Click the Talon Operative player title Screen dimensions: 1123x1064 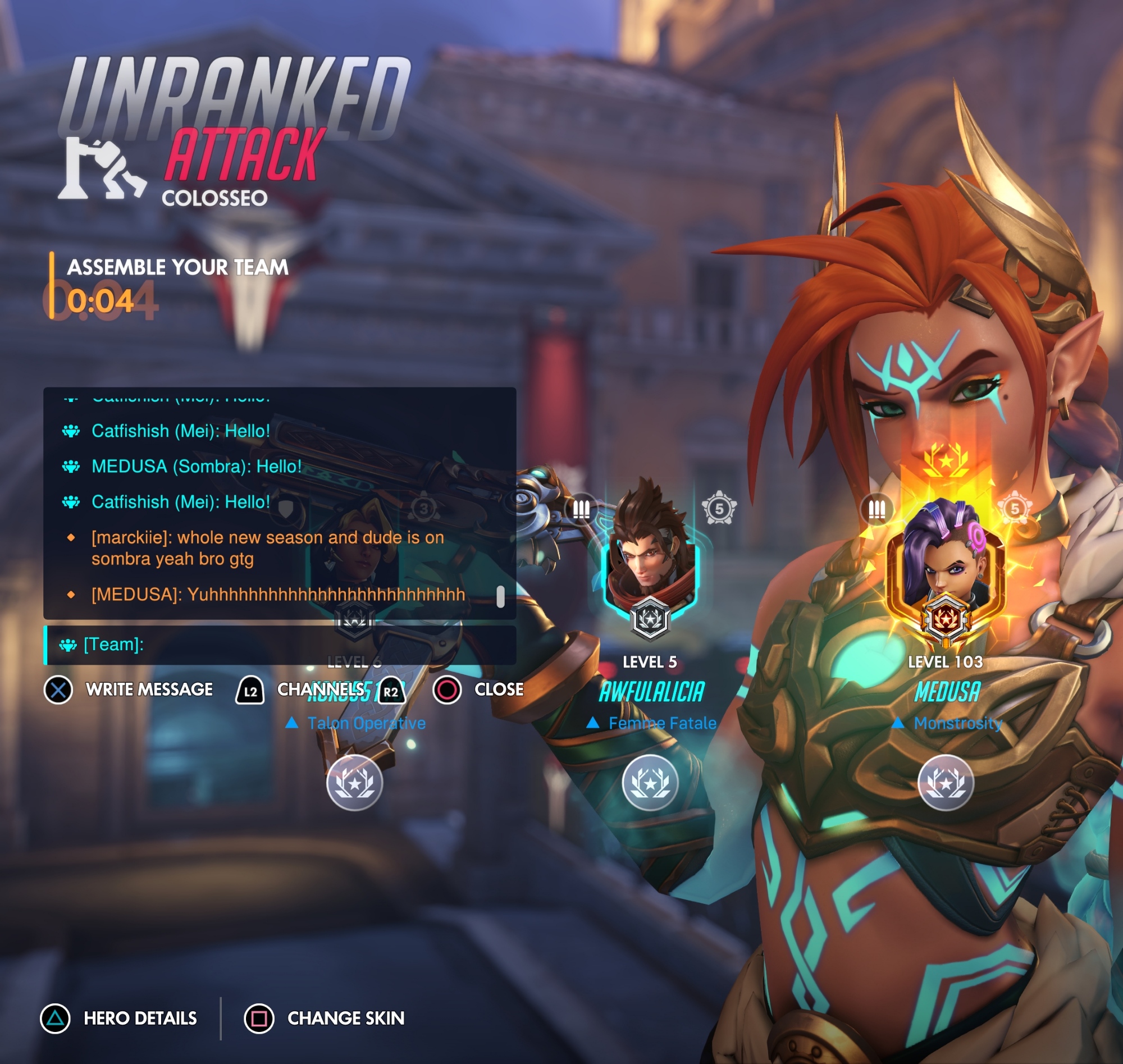(366, 723)
